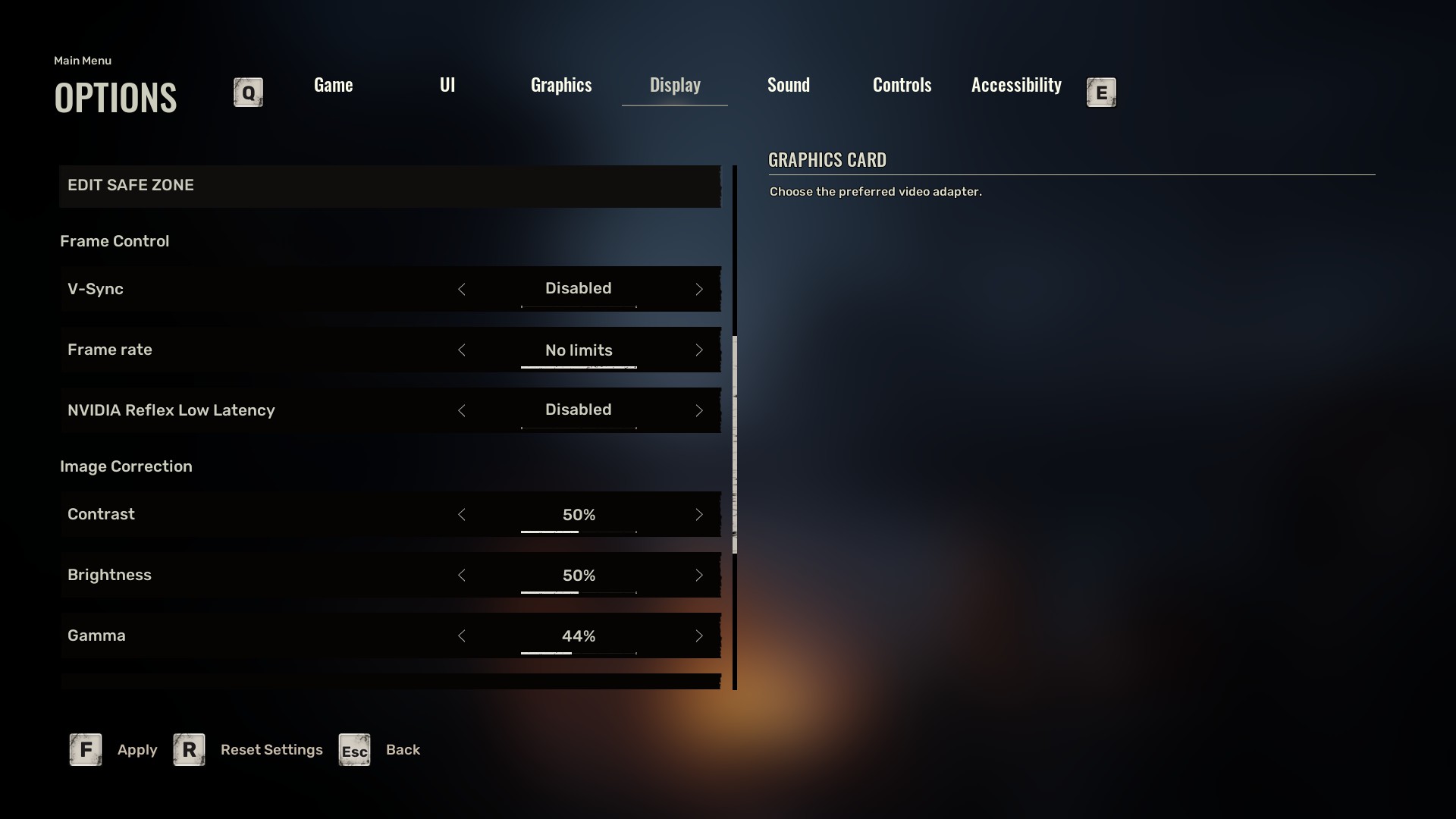Open the Controls tab
This screenshot has width=1456, height=819.
[902, 85]
